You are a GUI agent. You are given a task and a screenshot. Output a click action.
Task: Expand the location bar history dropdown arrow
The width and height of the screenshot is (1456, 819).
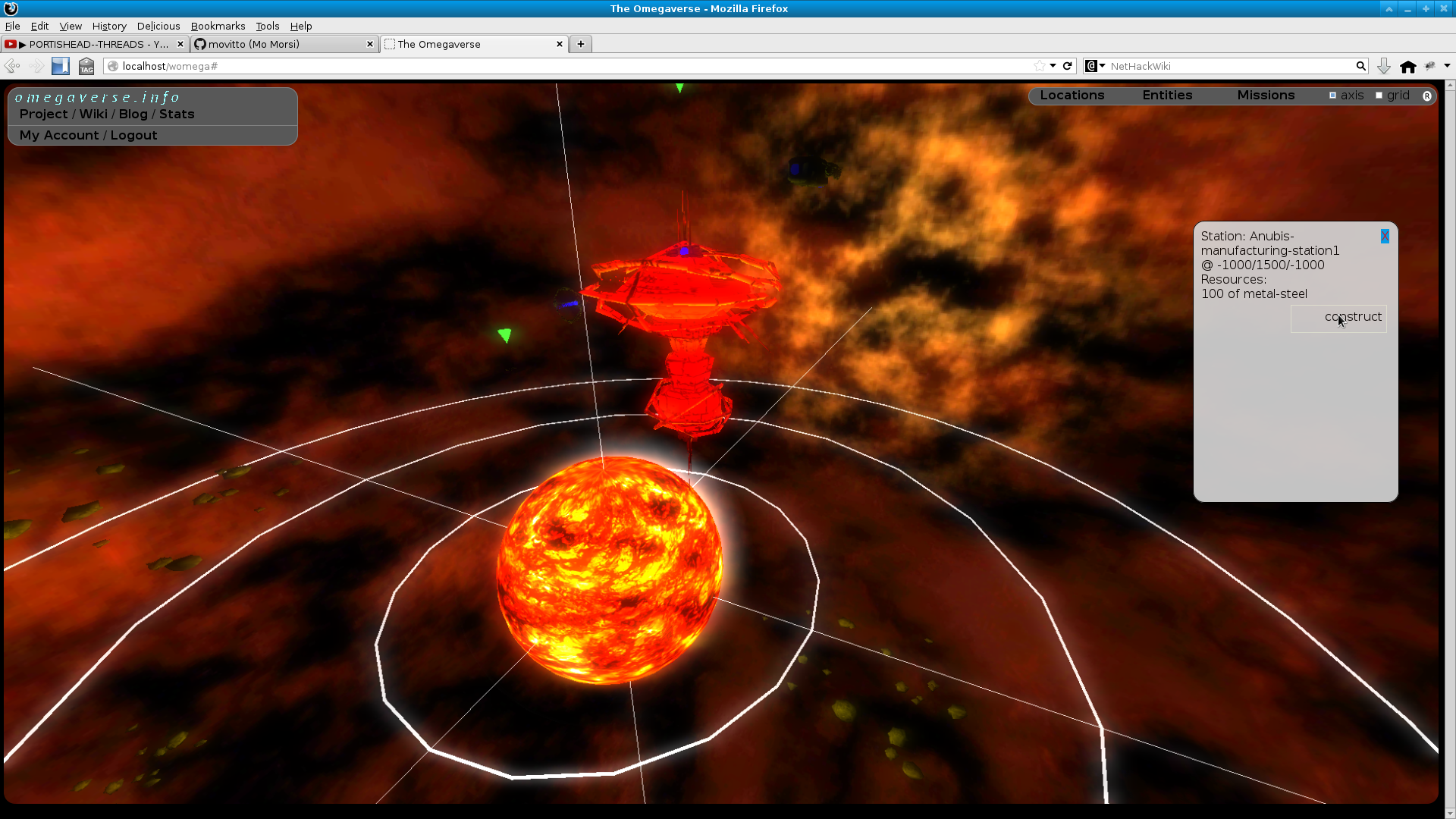tap(1053, 66)
